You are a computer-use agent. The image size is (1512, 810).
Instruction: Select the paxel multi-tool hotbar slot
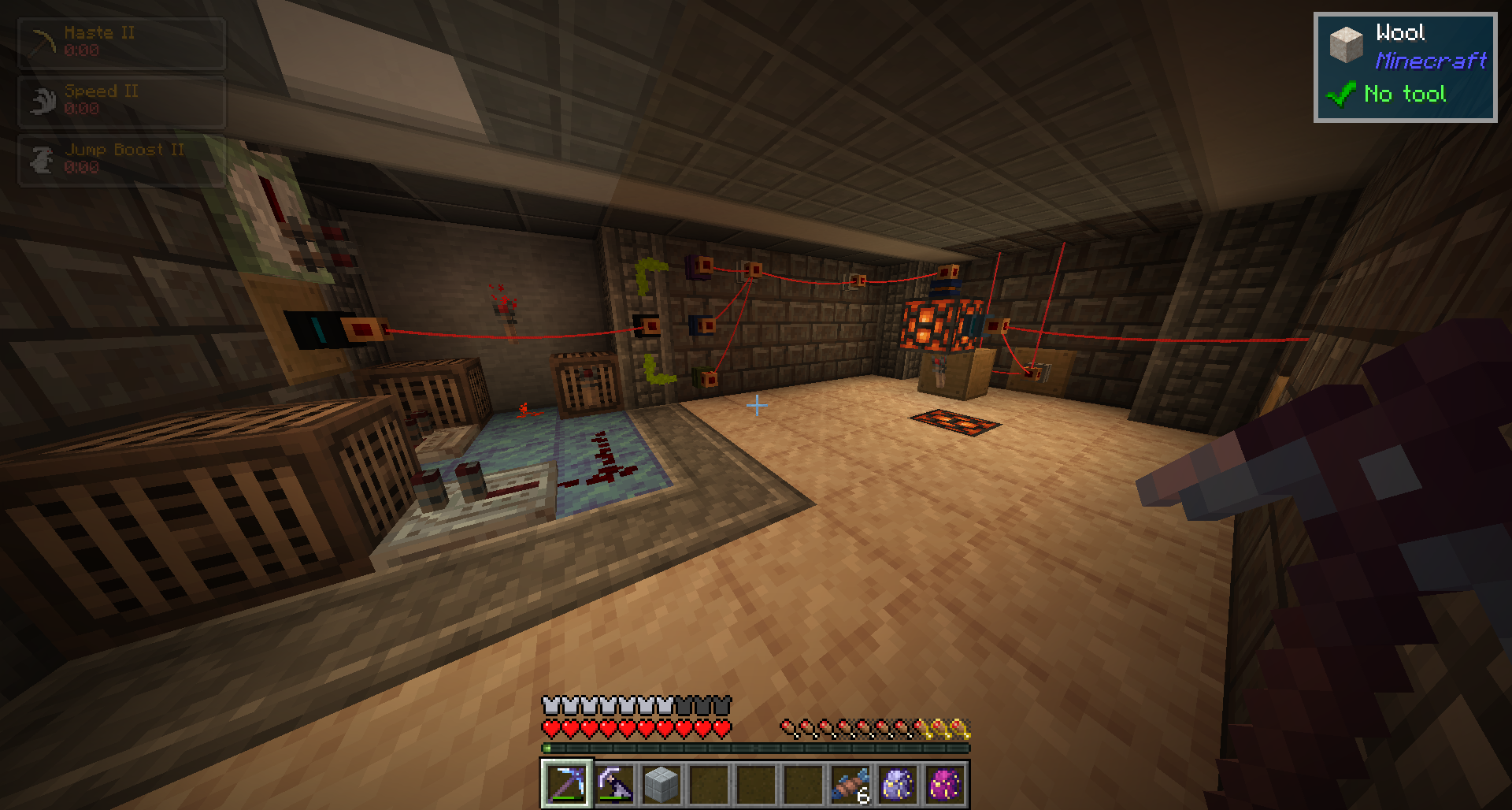(614, 784)
